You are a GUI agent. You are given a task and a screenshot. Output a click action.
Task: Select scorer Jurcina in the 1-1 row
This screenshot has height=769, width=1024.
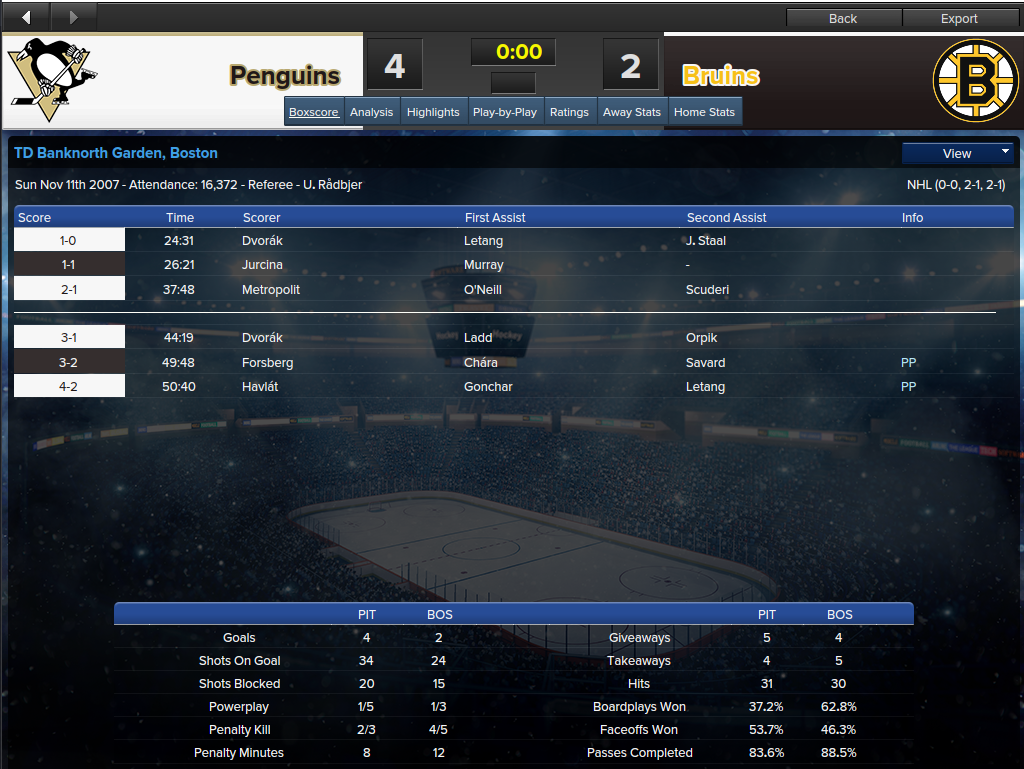(262, 265)
